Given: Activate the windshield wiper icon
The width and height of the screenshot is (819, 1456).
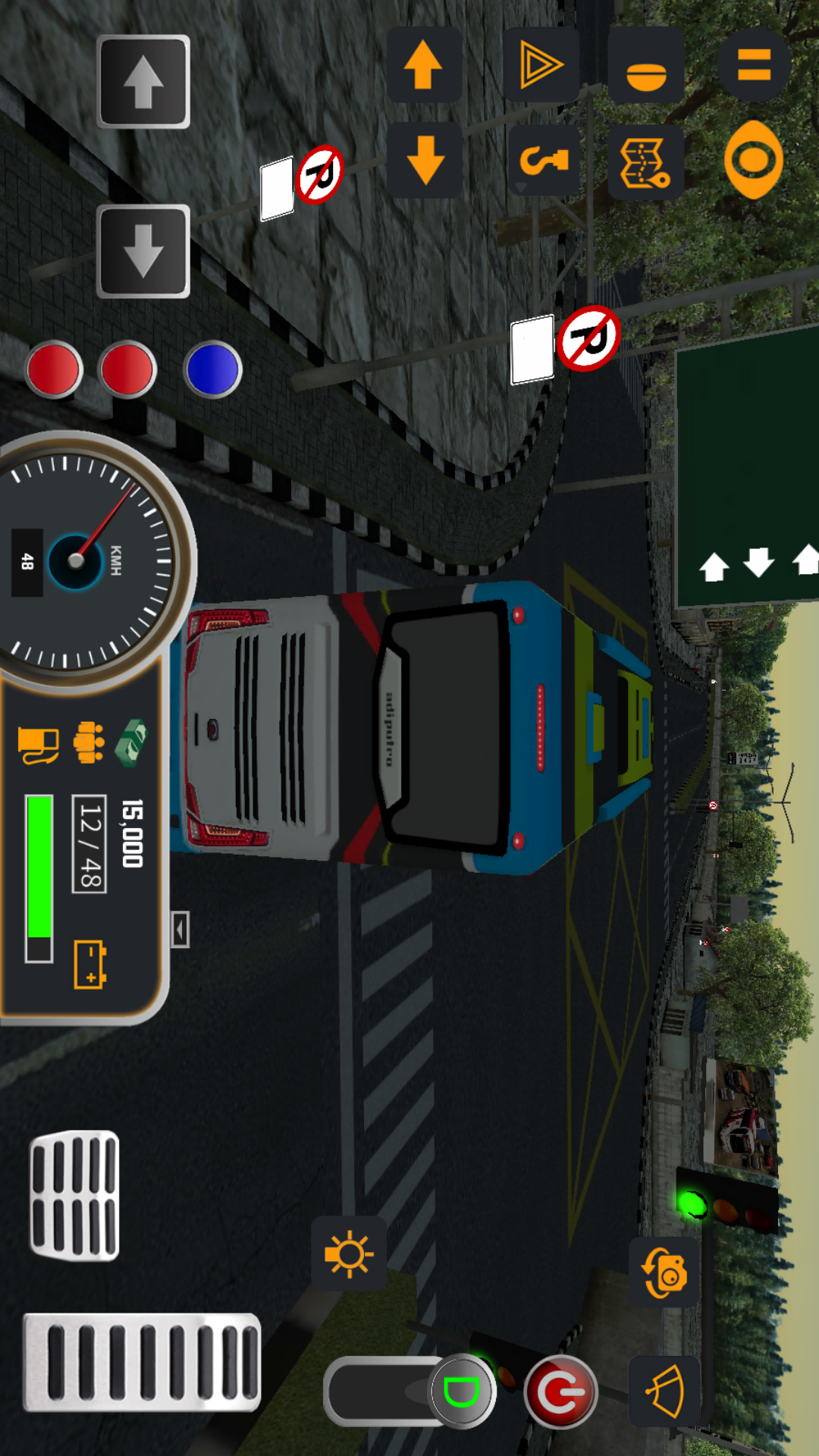Looking at the screenshot, I should coord(665,1392).
